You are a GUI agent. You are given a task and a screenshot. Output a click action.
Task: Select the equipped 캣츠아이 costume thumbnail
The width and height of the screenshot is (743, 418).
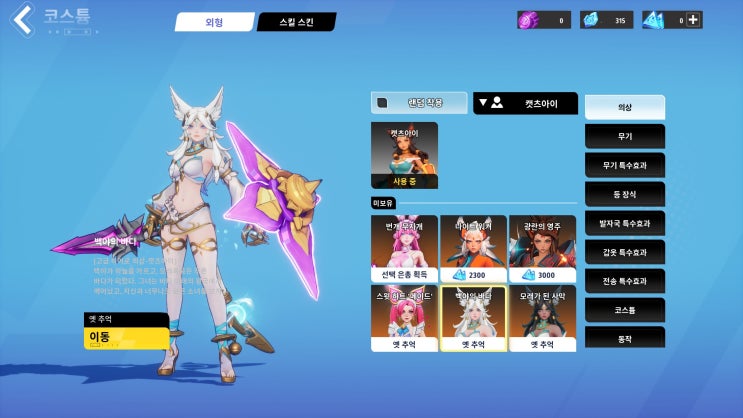tap(404, 155)
